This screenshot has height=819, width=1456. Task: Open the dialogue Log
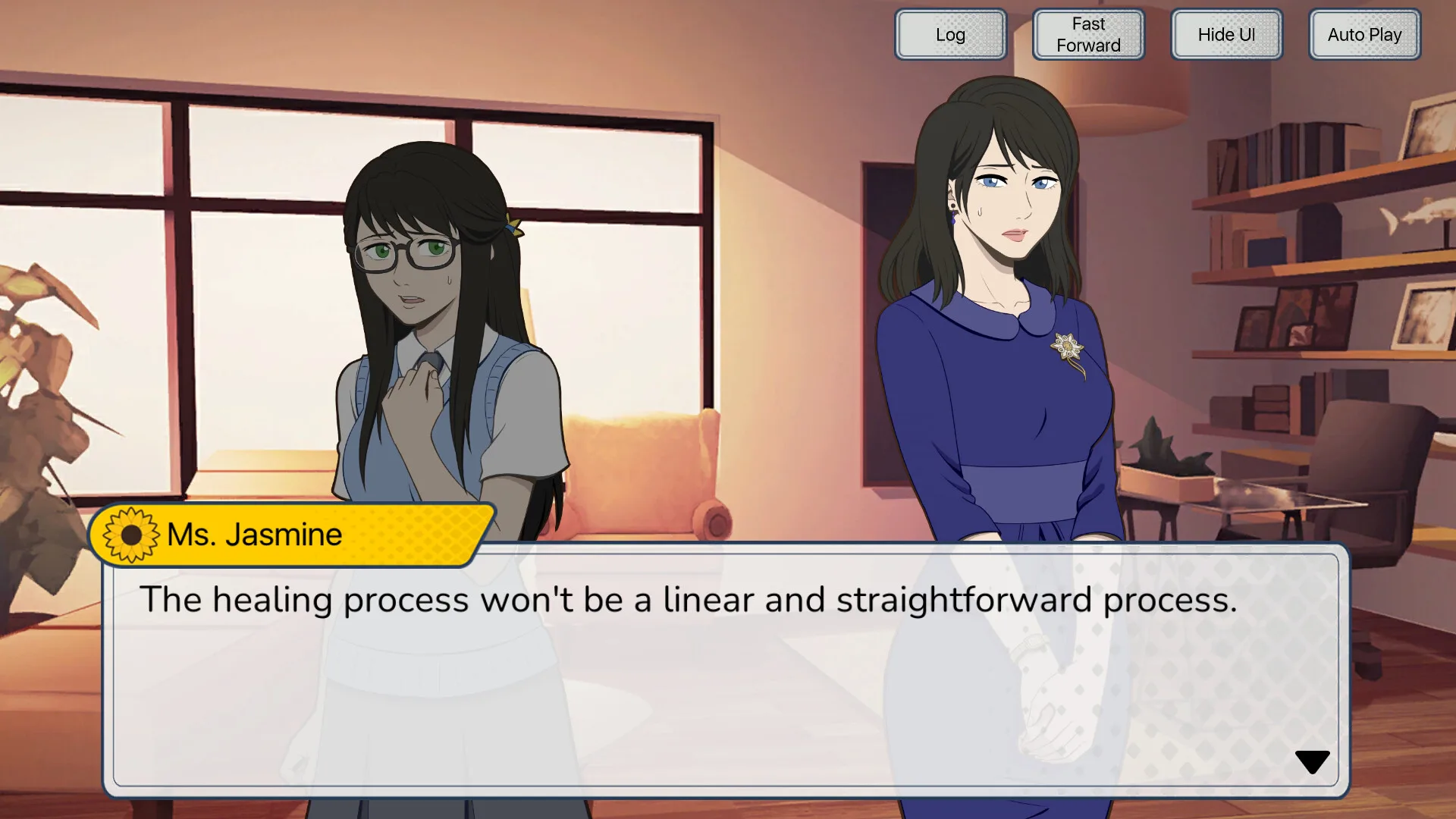click(x=950, y=34)
